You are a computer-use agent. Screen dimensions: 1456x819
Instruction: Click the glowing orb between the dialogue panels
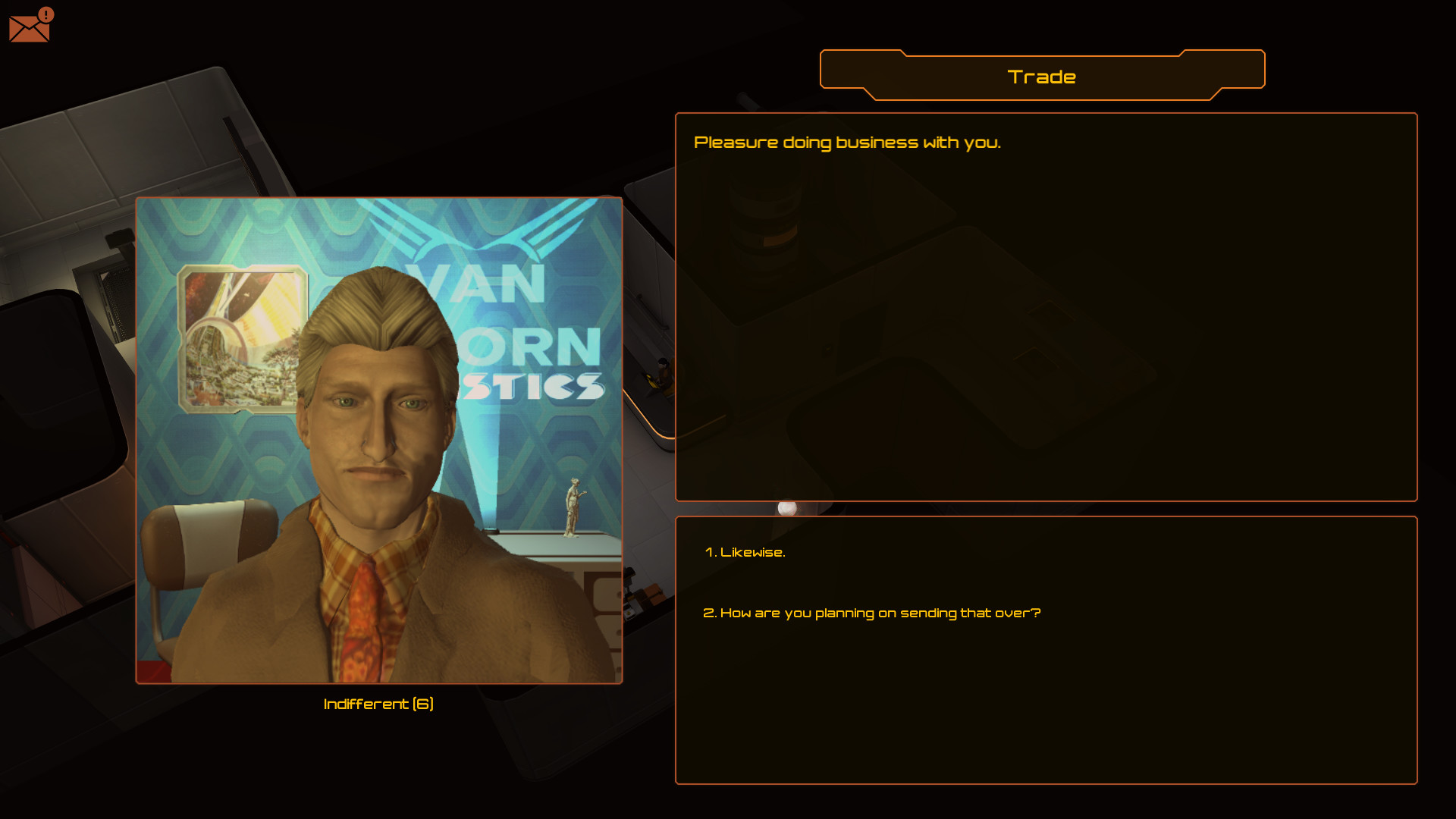coord(789,508)
